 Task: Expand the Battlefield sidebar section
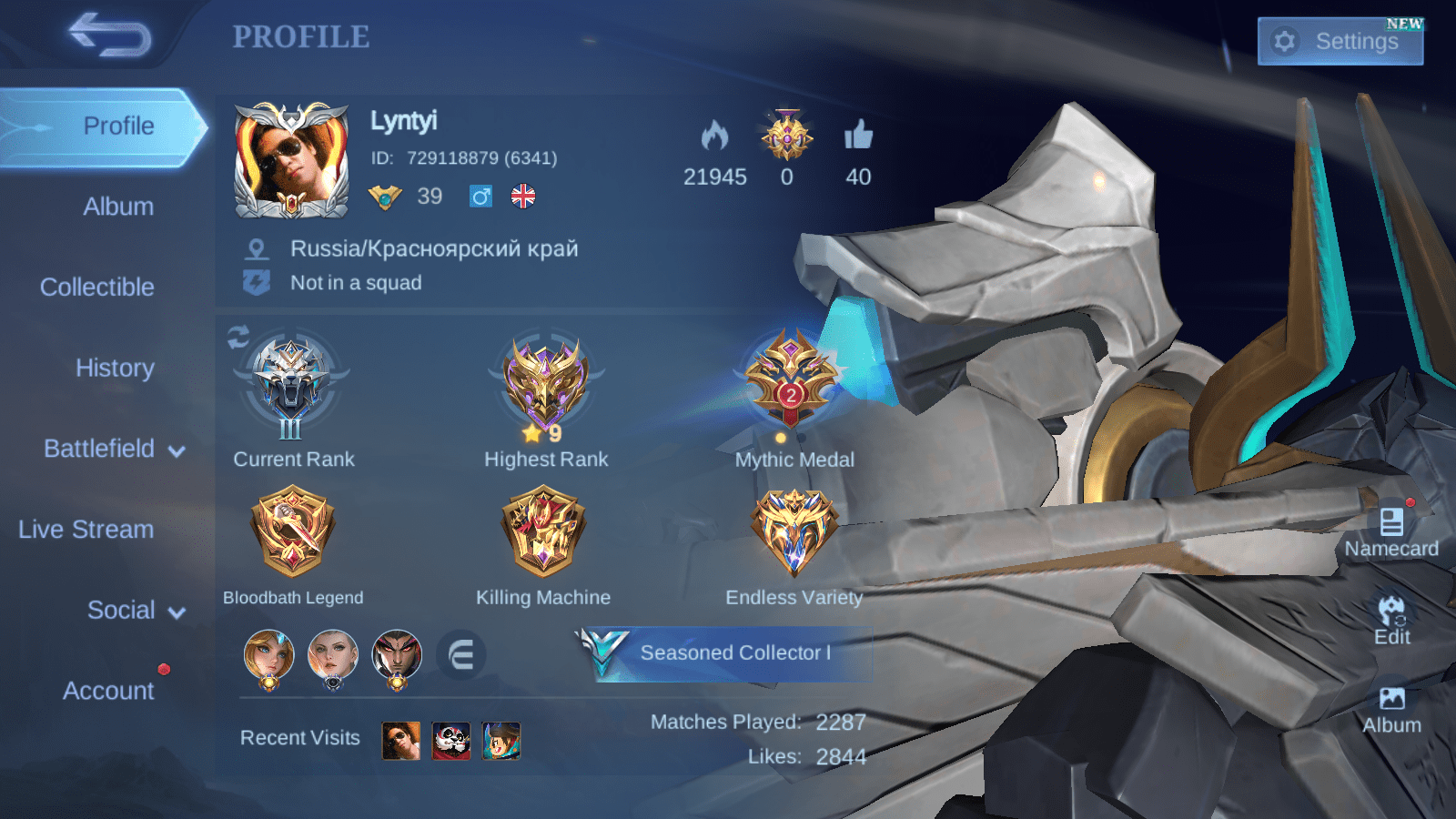tap(100, 449)
